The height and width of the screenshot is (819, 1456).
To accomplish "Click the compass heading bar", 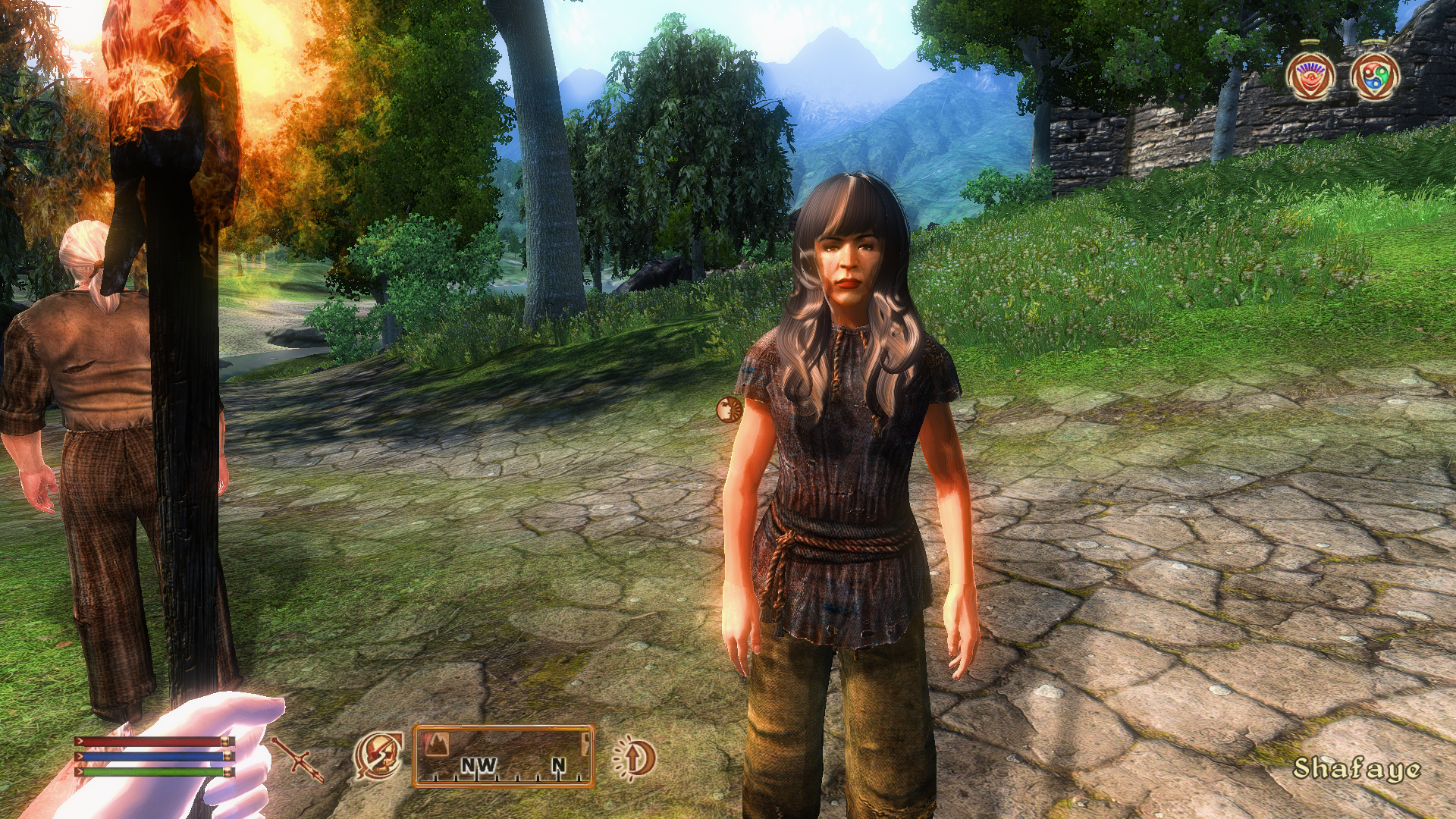I will coord(504,756).
